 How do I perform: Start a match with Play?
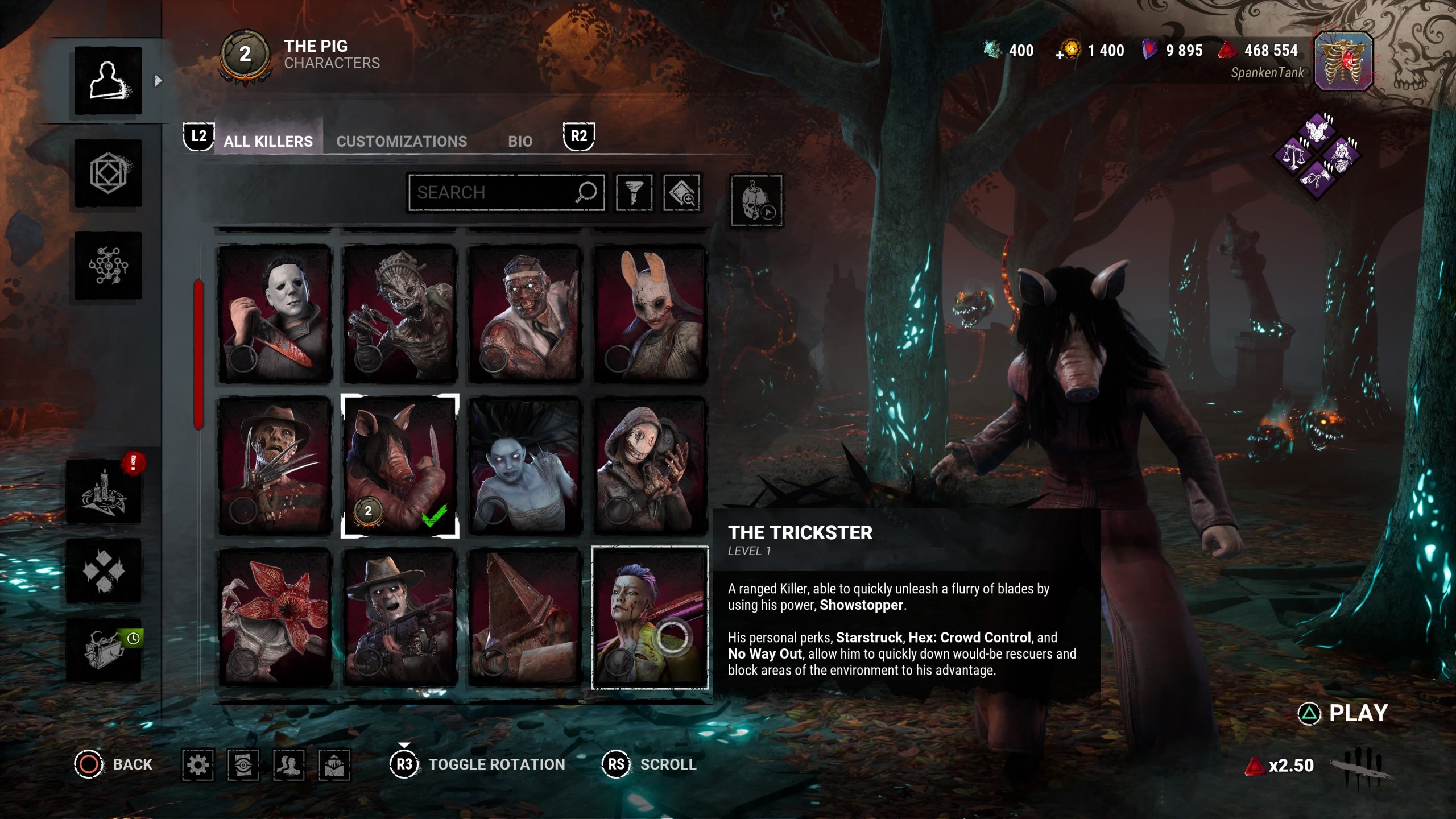[1343, 713]
